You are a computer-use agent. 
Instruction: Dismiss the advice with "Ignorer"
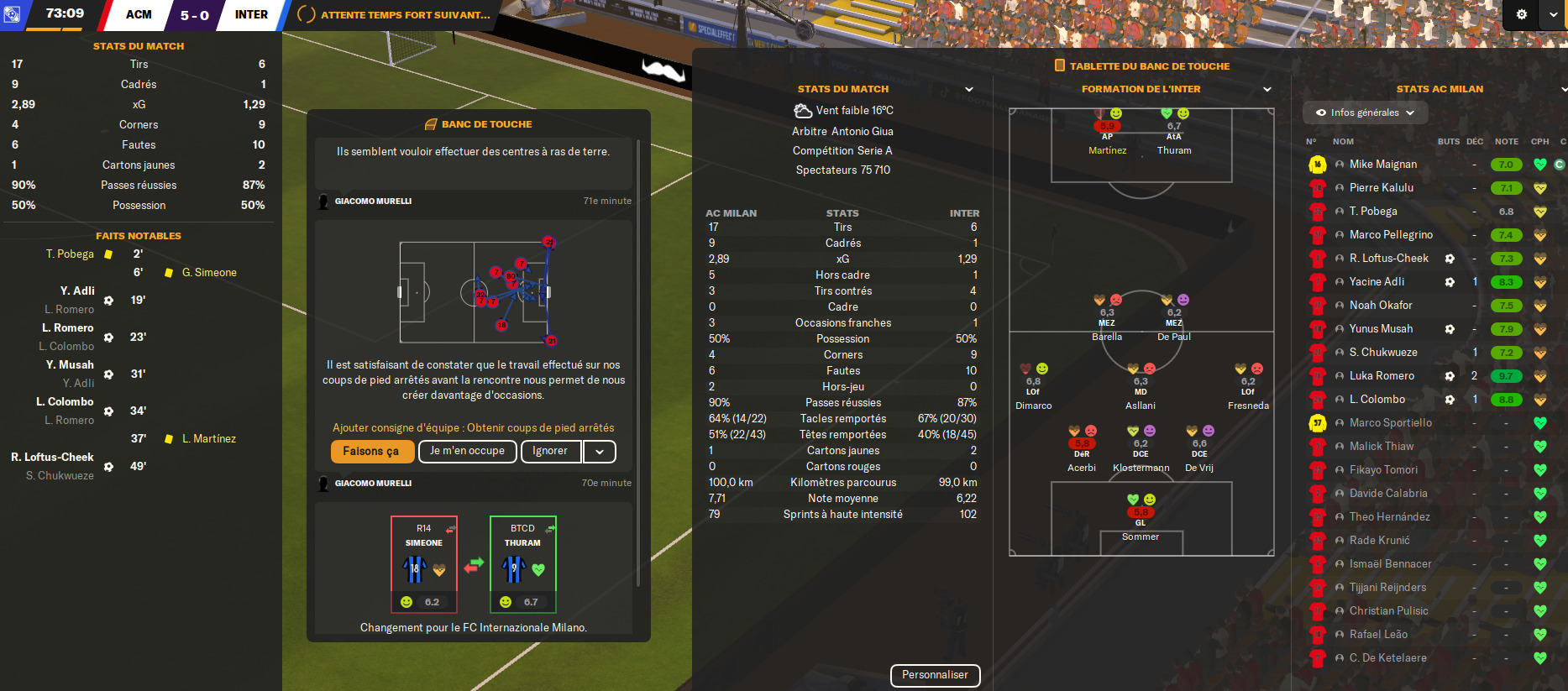click(x=550, y=452)
